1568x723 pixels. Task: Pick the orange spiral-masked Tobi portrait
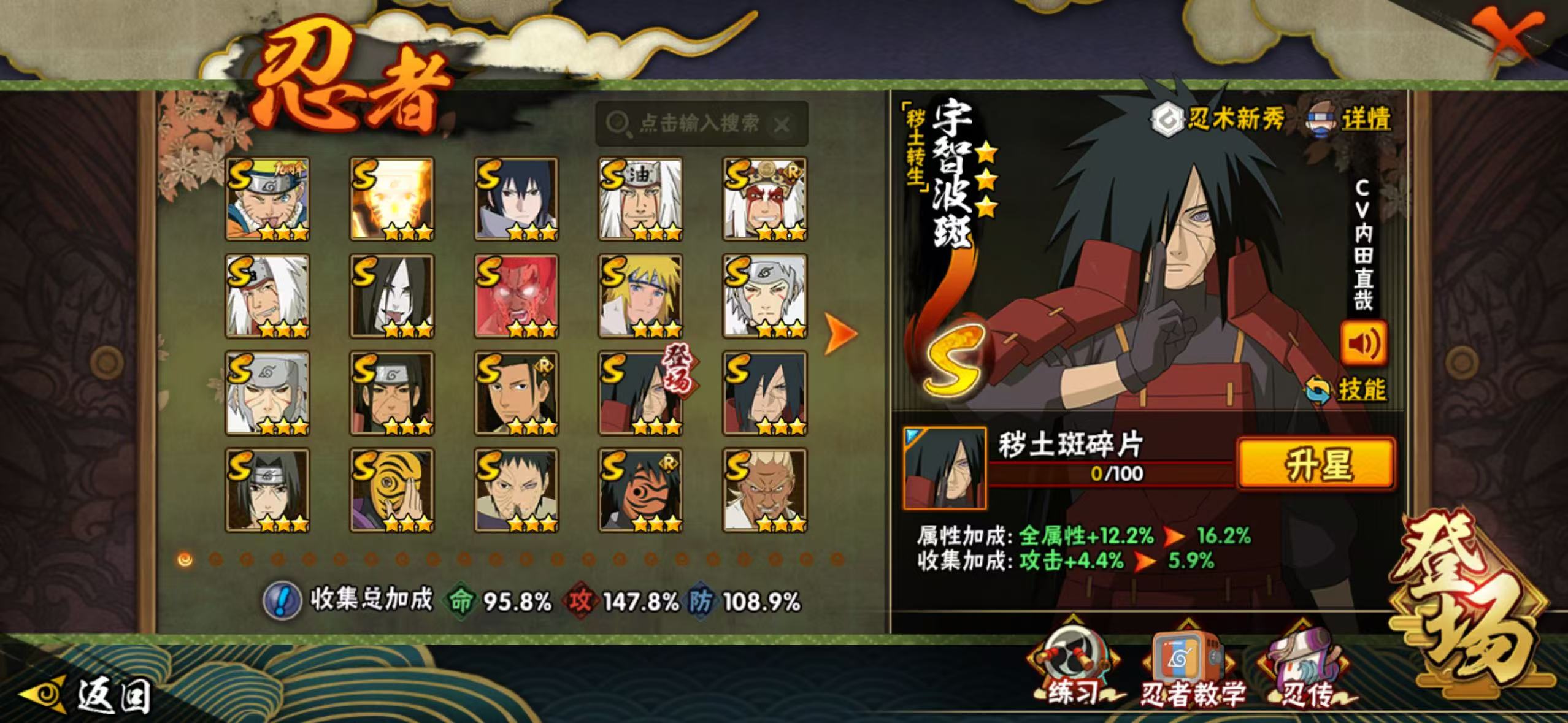[392, 490]
